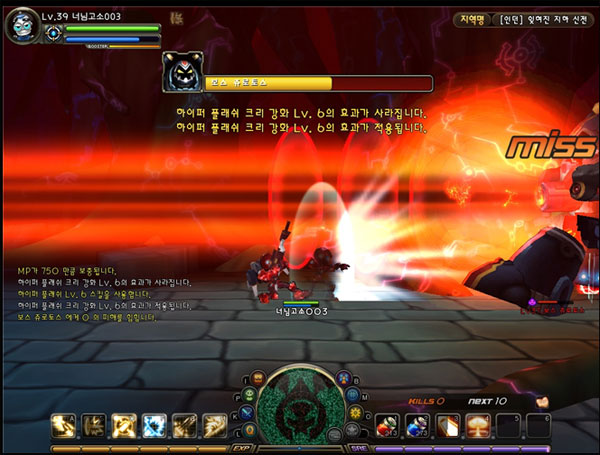
Task: Open the yellow gear menu marked M
Action: 355,414
